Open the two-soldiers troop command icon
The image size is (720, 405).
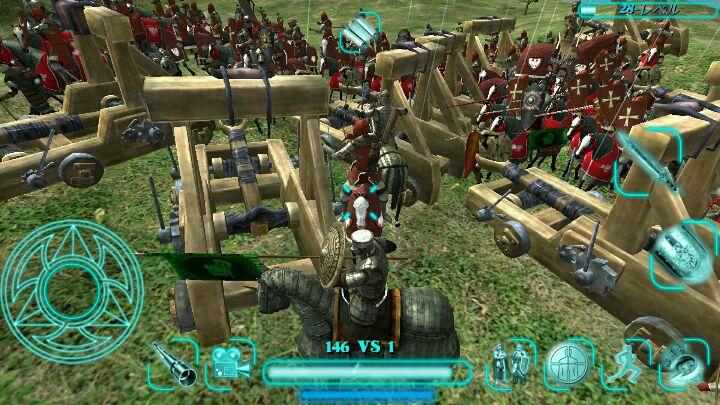pos(511,364)
